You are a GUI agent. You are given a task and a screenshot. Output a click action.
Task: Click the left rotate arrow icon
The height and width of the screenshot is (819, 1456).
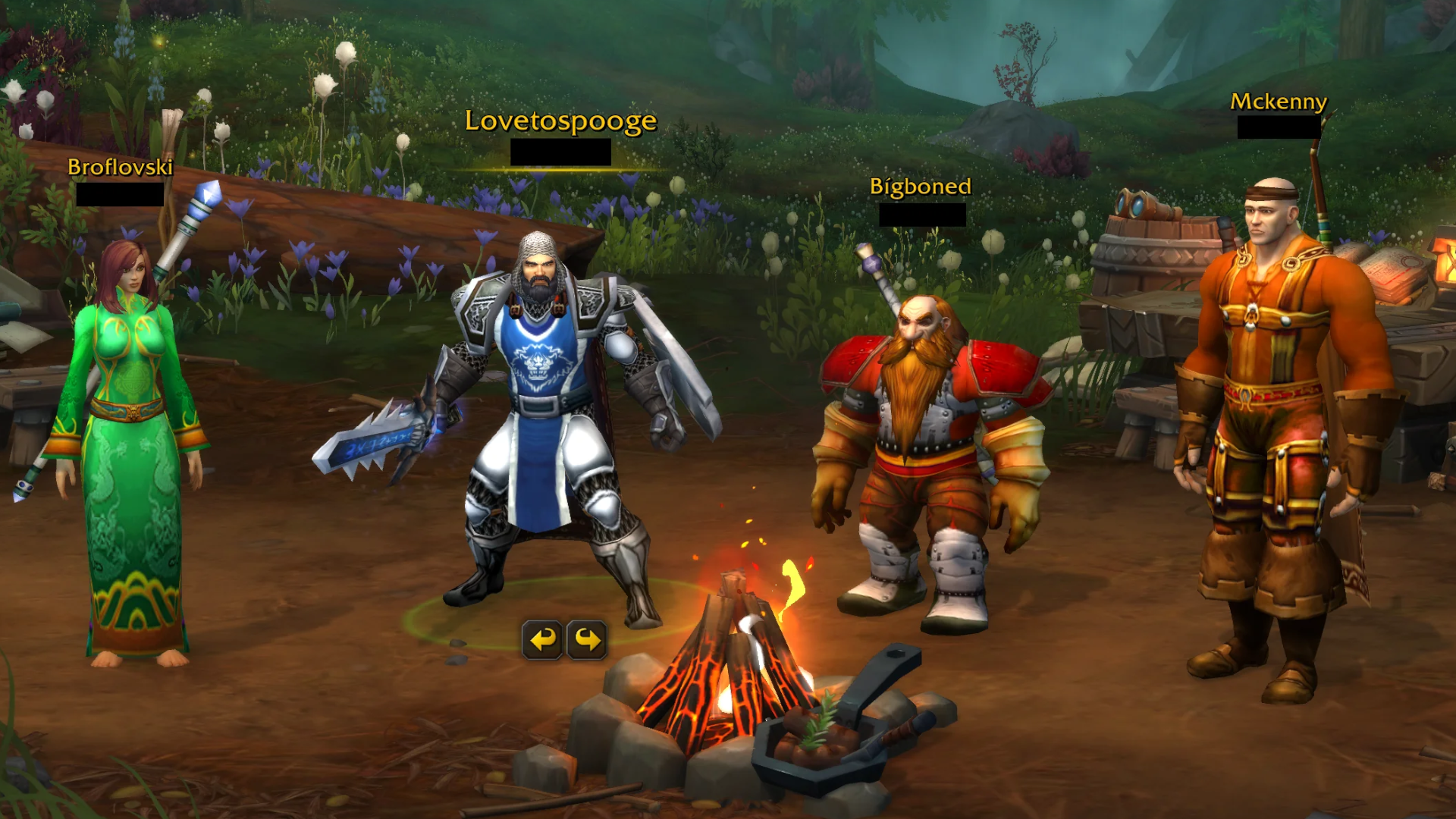(543, 639)
